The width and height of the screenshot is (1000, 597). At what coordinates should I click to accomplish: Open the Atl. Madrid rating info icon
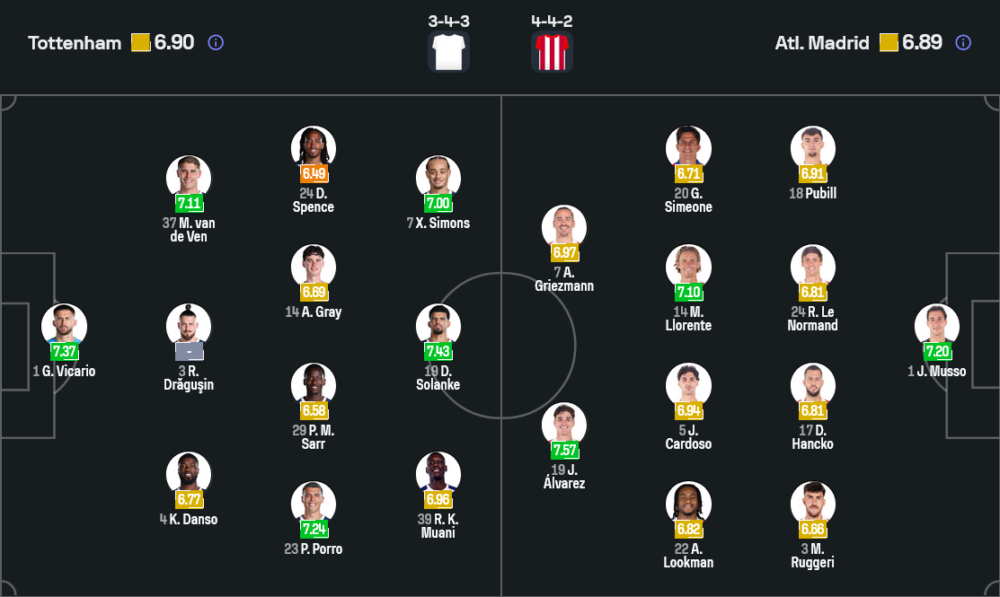click(963, 43)
